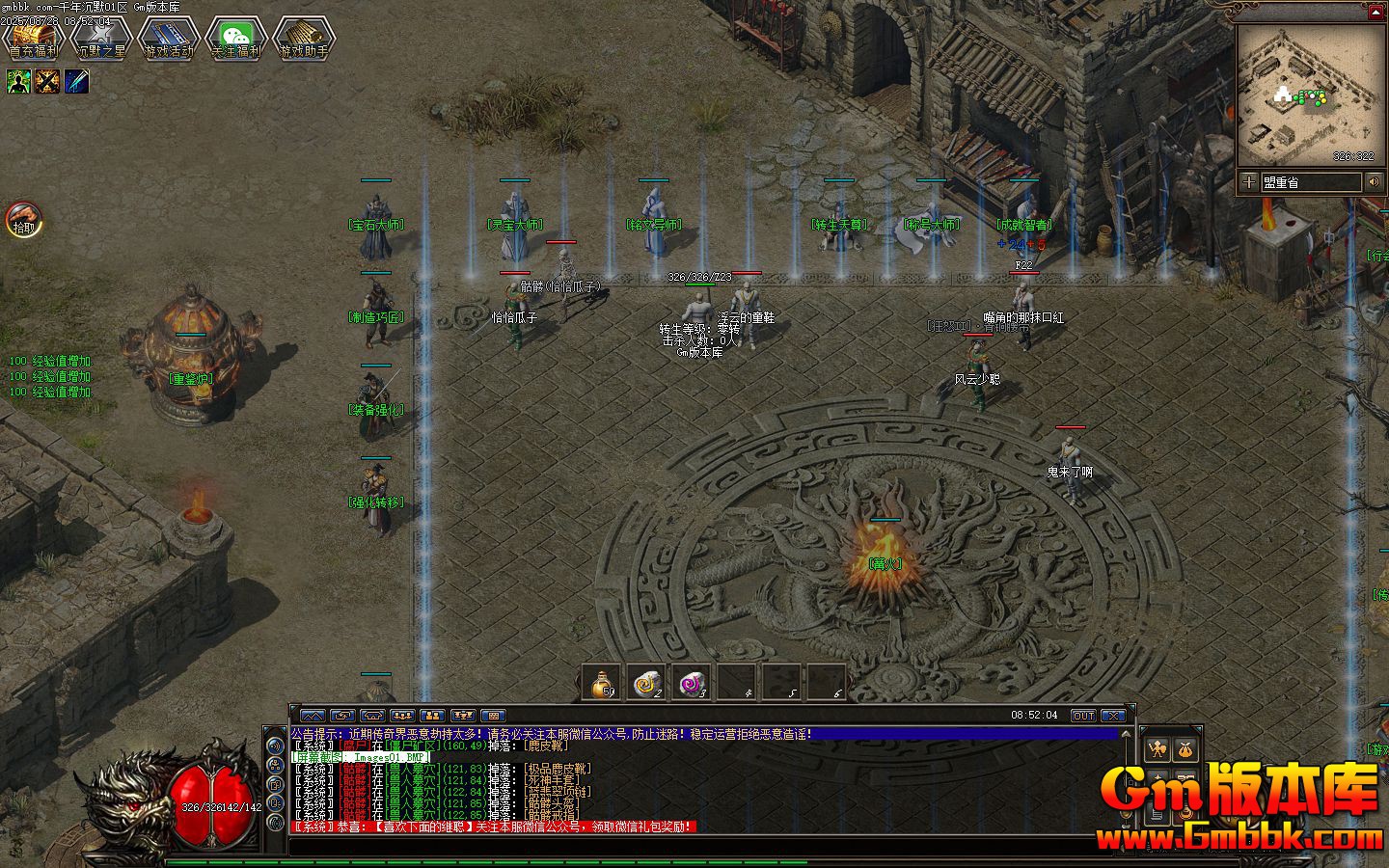Use the yellow swirl scroll in slot 2
1389x868 pixels.
(x=646, y=682)
